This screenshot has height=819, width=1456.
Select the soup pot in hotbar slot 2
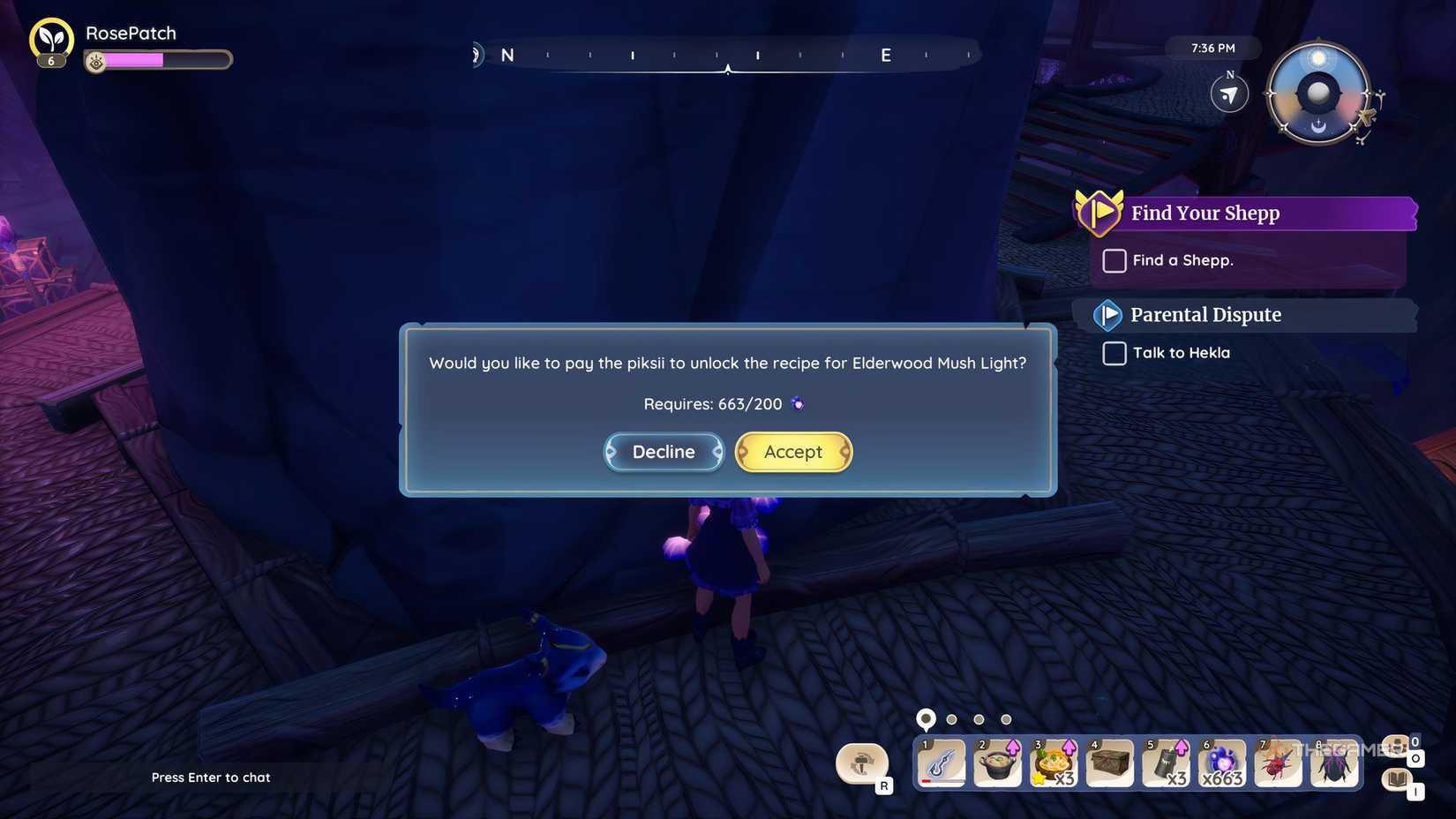[x=998, y=763]
